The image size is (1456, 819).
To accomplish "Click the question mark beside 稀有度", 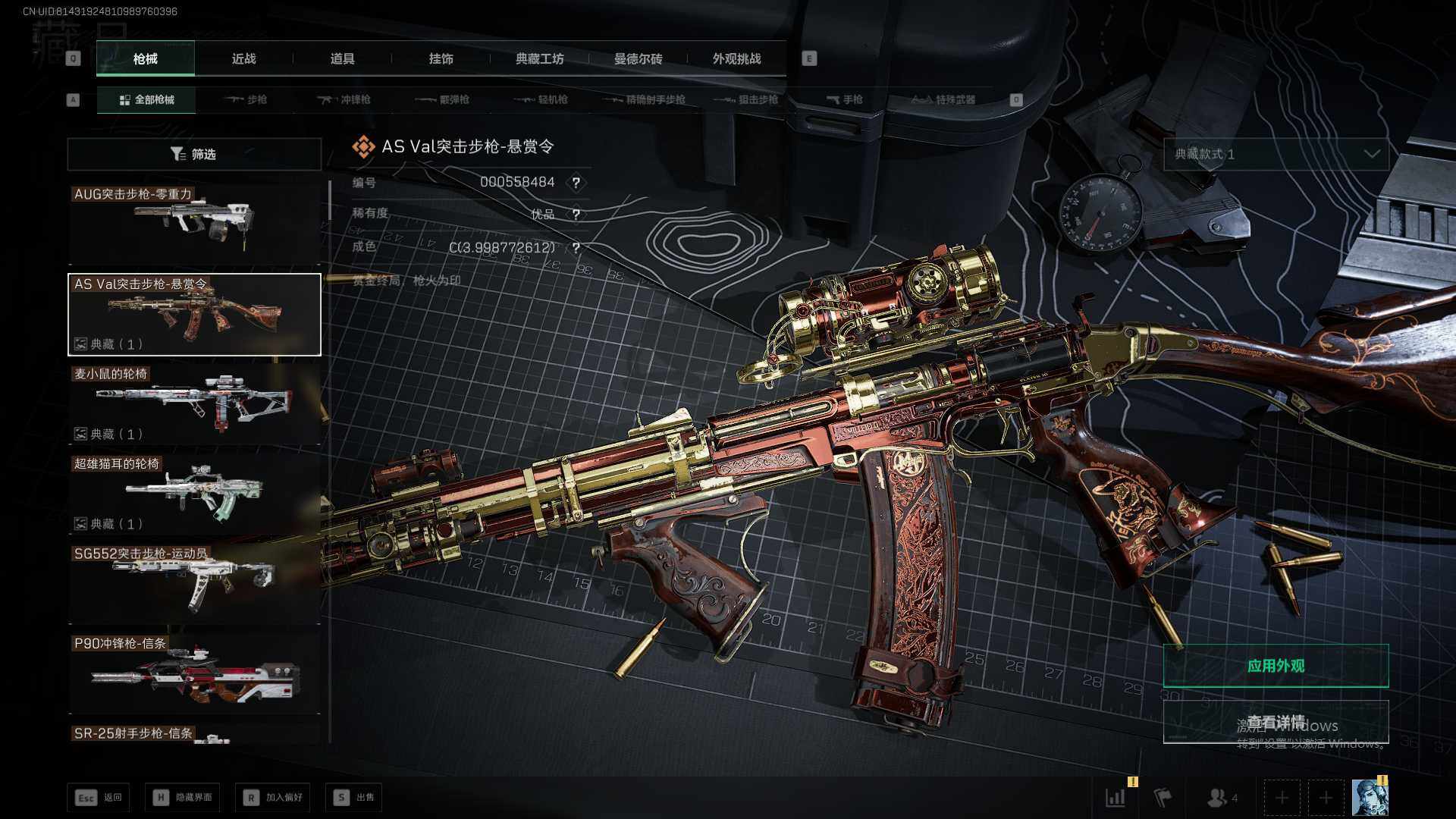I will click(x=576, y=215).
